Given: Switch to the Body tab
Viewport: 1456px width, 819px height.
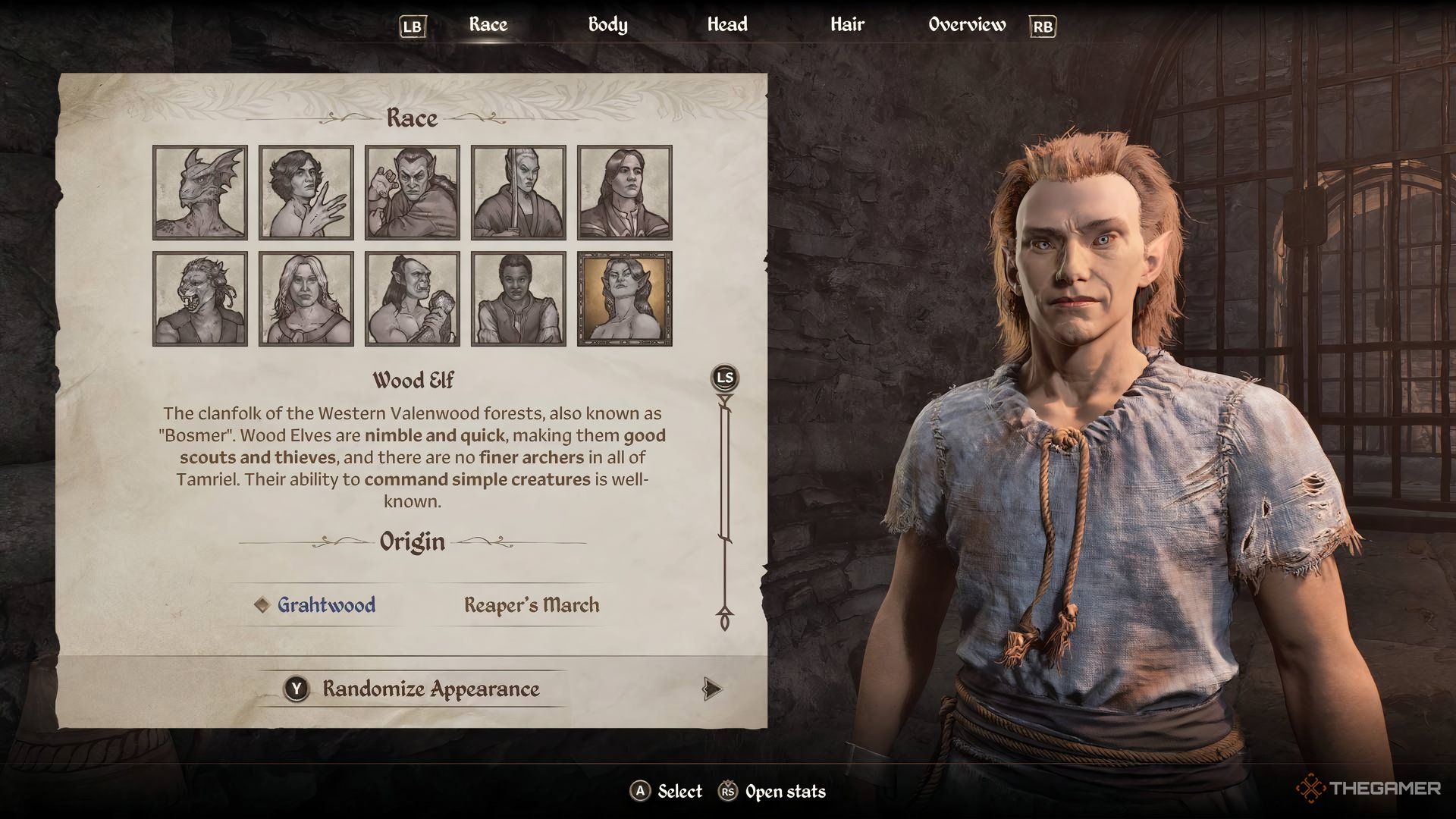Looking at the screenshot, I should tap(606, 24).
